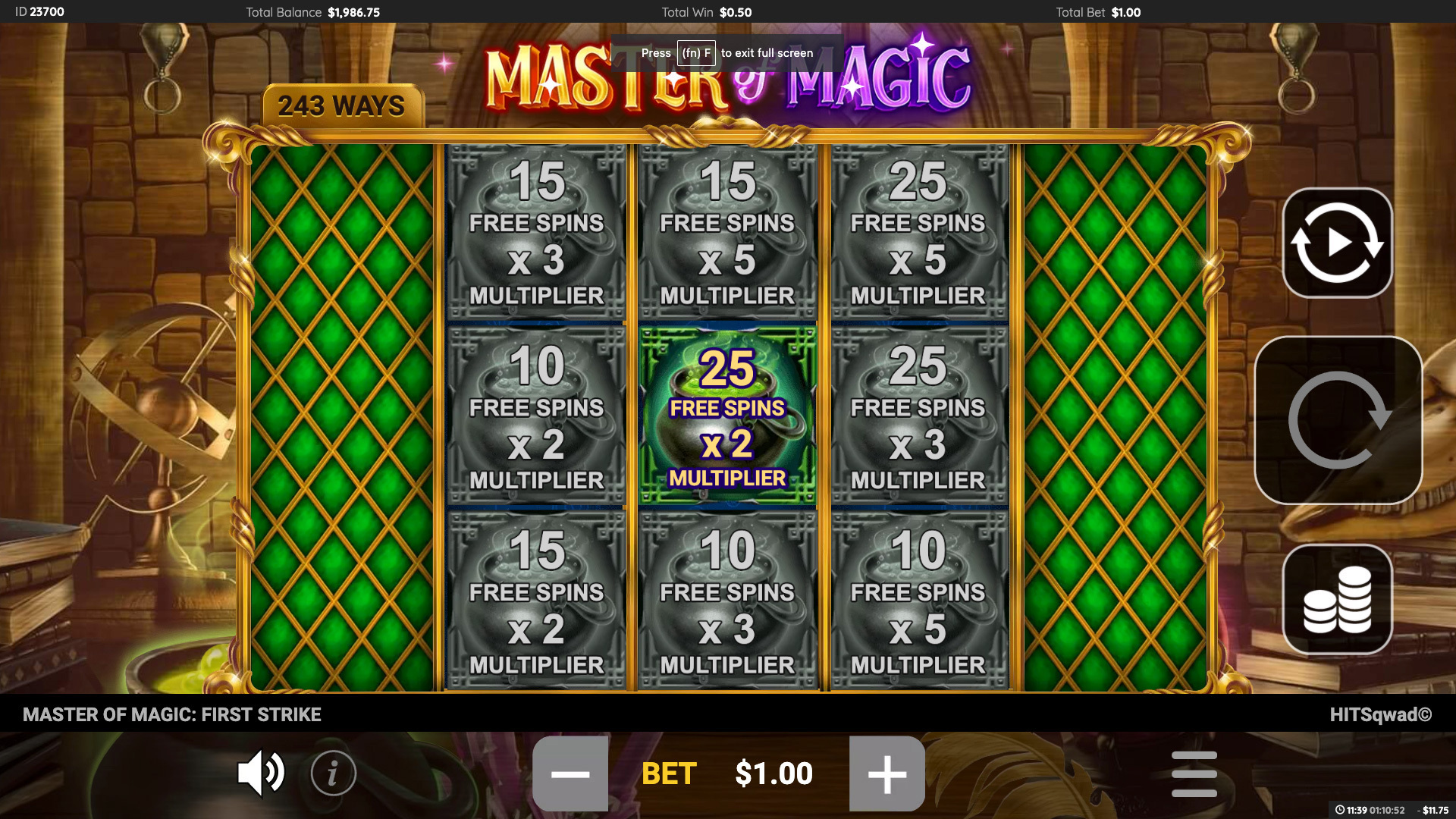Click the Total Balance display at top
1456x819 pixels.
[x=313, y=12]
